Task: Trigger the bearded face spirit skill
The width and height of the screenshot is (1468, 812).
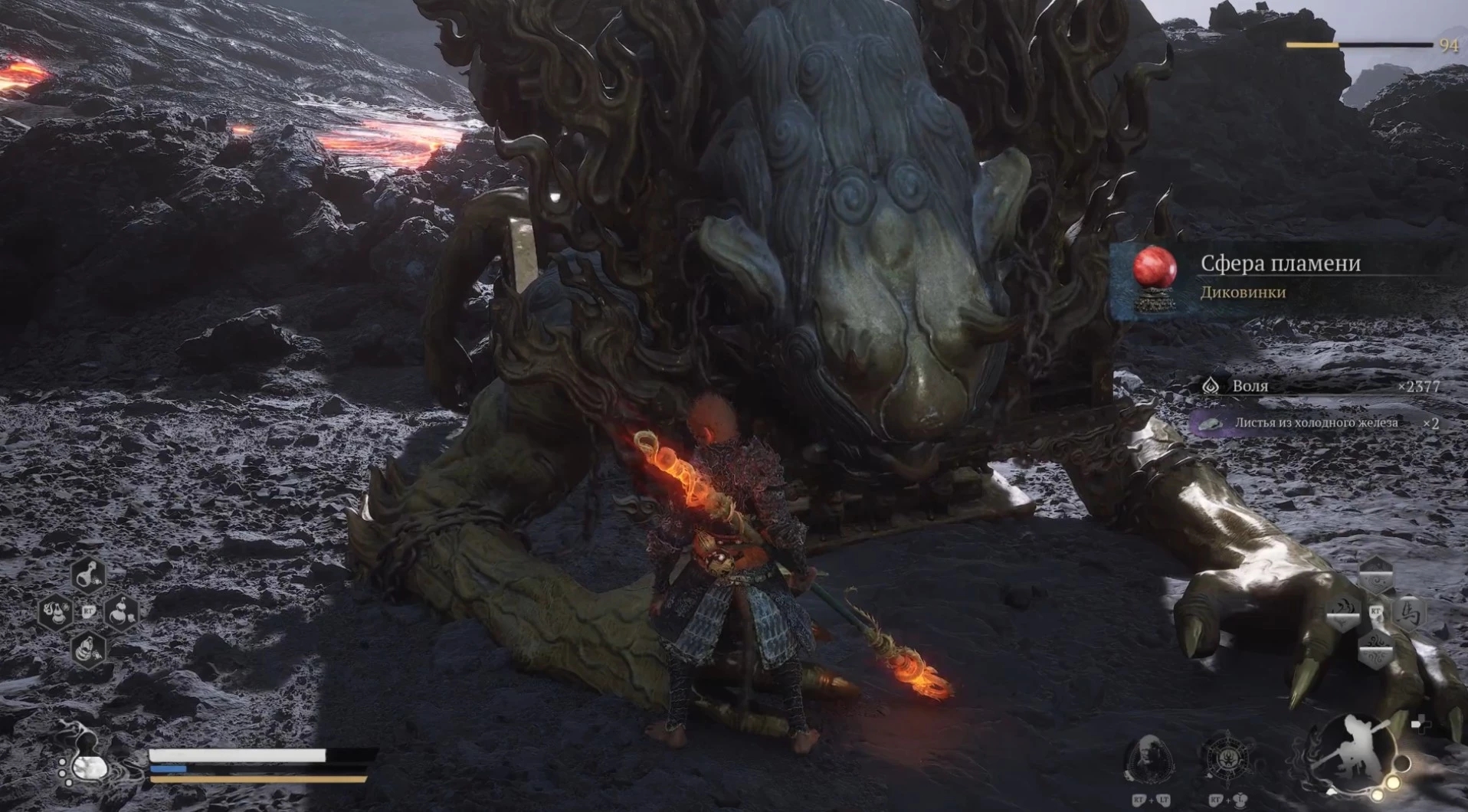Action: tap(1149, 757)
